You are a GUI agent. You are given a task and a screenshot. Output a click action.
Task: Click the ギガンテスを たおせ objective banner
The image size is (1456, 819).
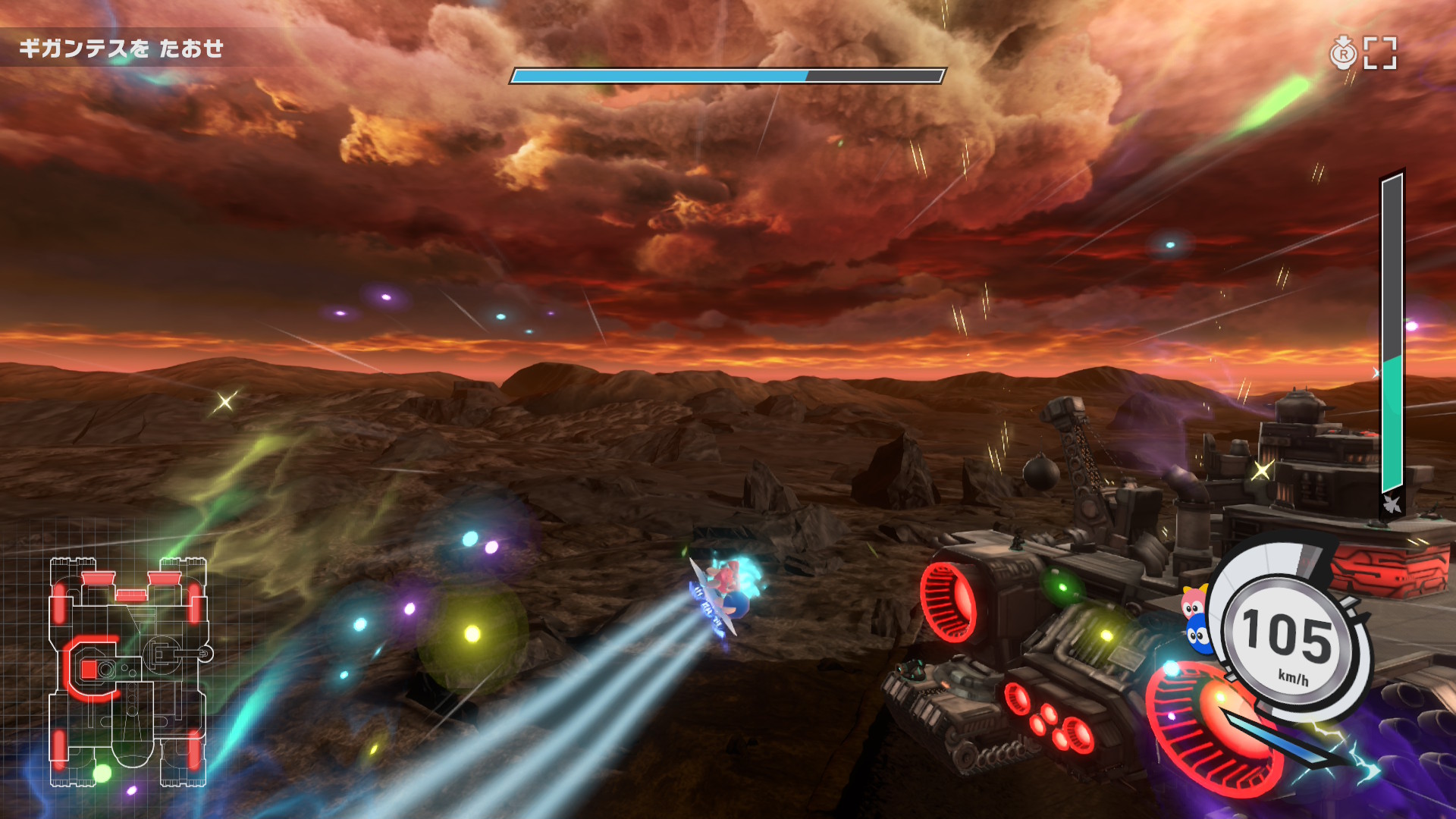(121, 49)
